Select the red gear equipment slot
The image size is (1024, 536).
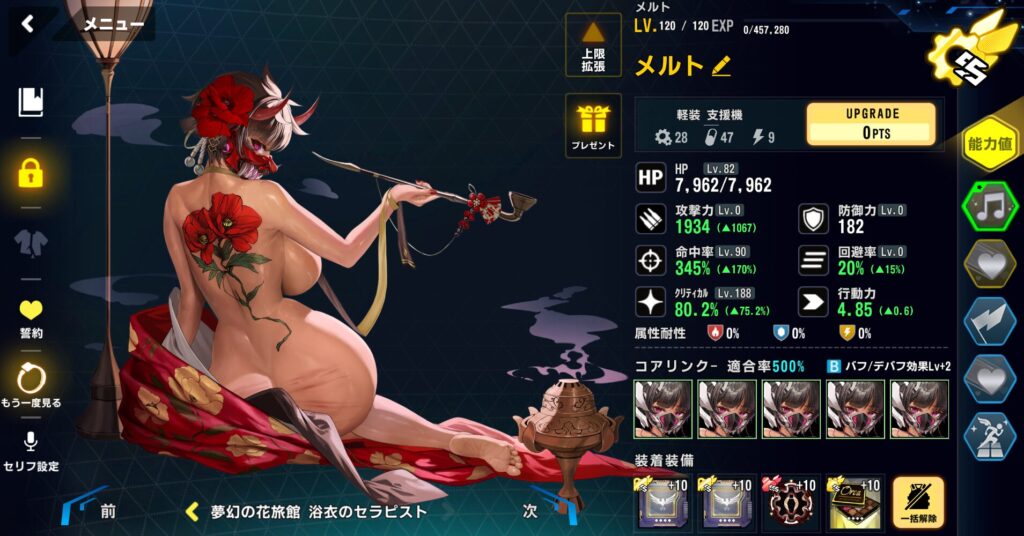tap(790, 503)
